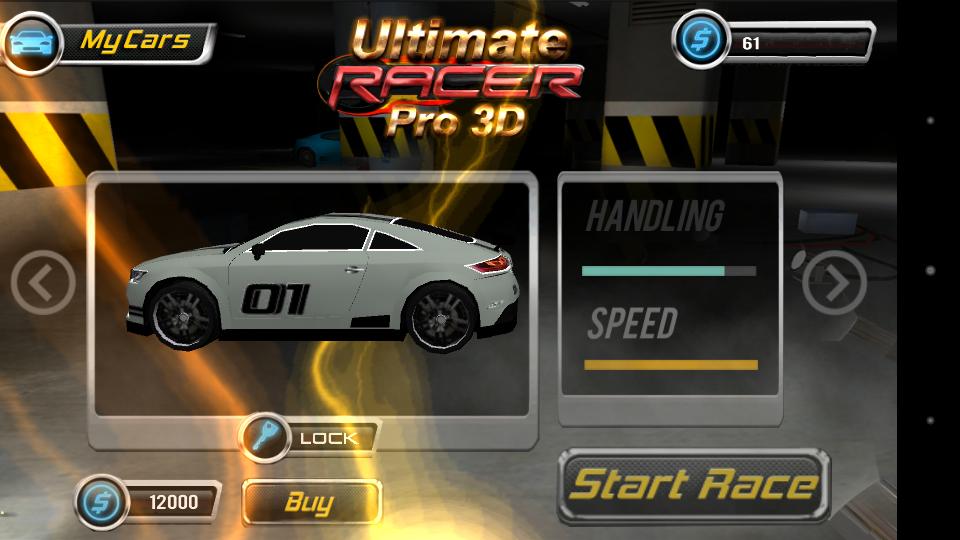This screenshot has height=540, width=960.
Task: Buy the displayed car
Action: tap(311, 502)
